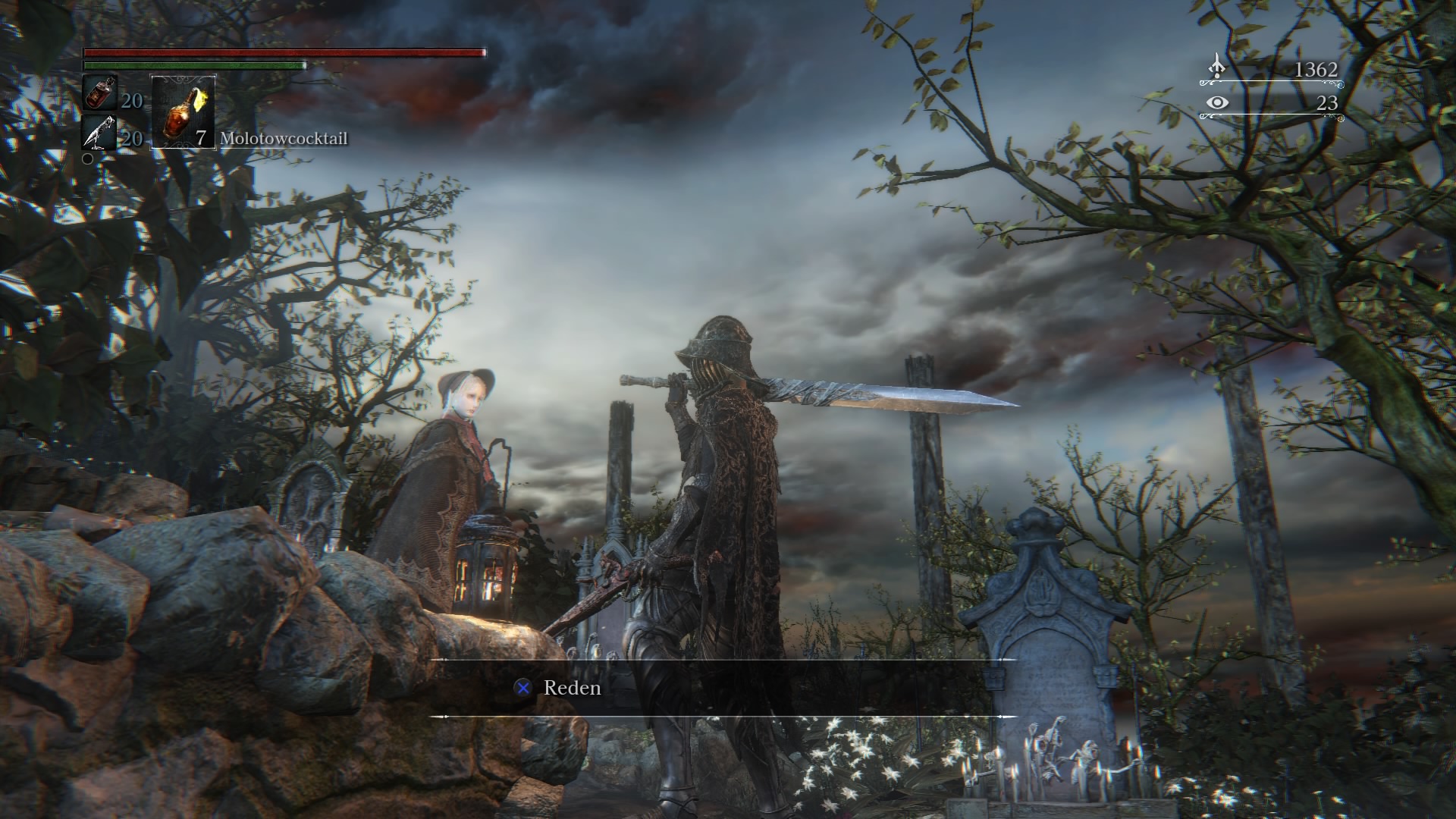Use the blood vial icon
The image size is (1456, 819).
tap(99, 93)
